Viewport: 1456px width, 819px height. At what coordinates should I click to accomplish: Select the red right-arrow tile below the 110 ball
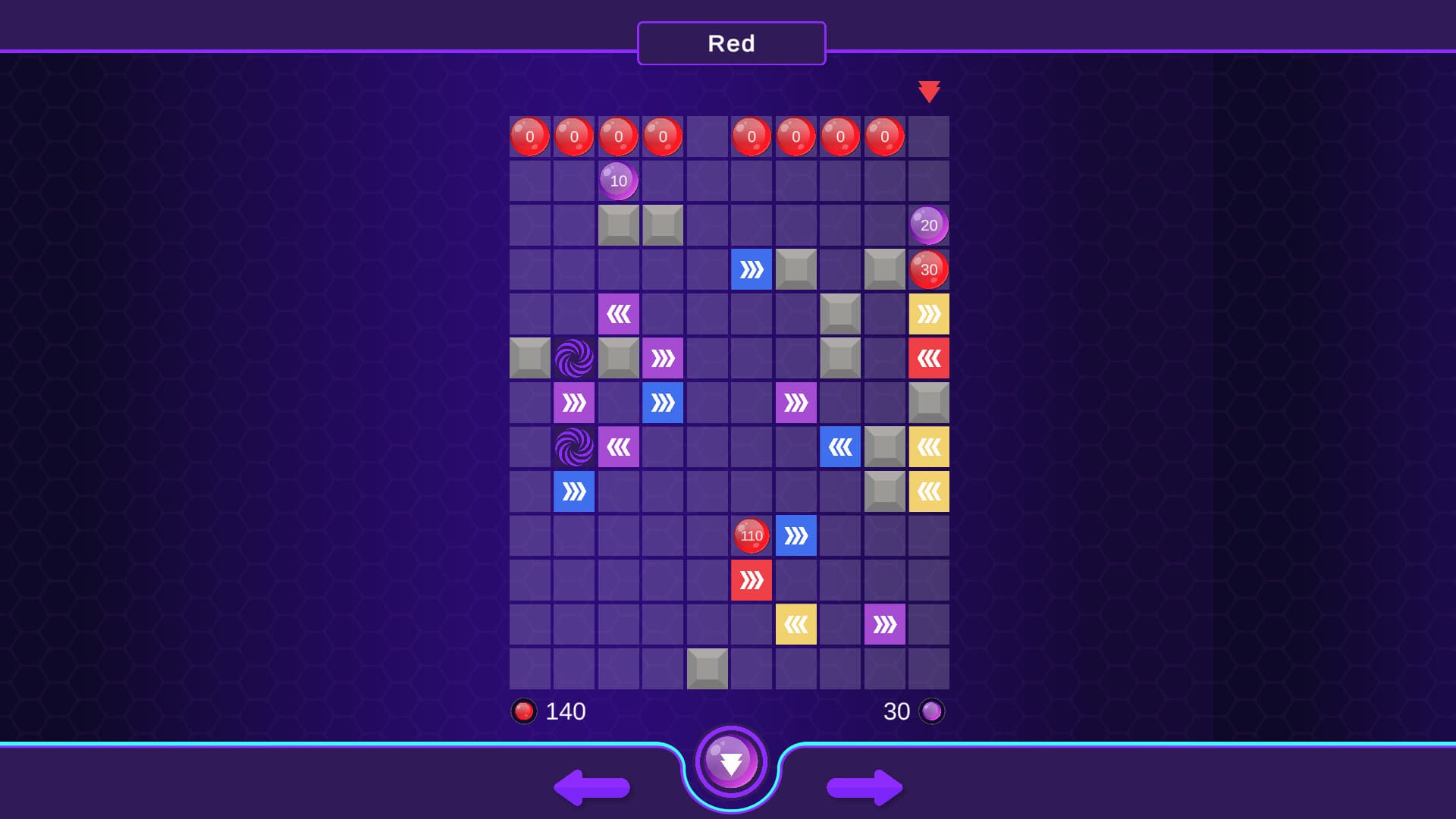[752, 579]
